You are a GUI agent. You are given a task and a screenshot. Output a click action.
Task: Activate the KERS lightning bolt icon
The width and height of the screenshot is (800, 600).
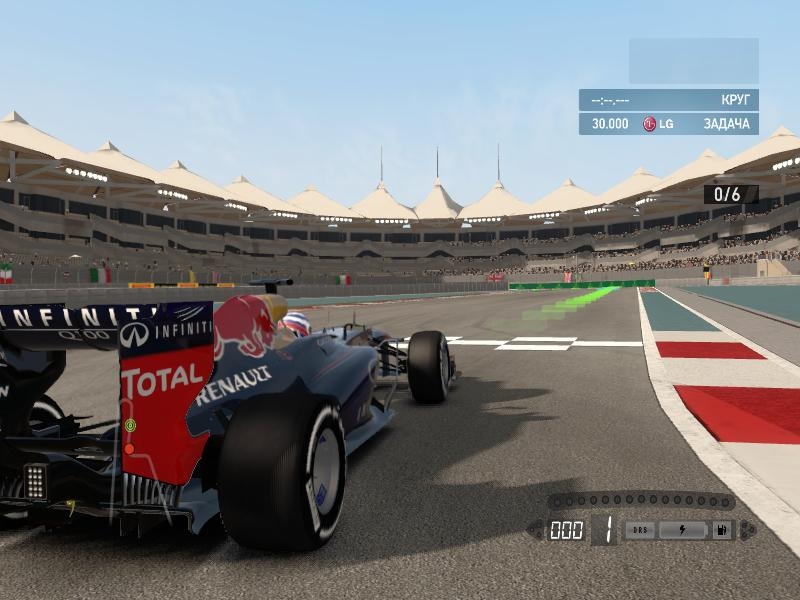[x=683, y=530]
